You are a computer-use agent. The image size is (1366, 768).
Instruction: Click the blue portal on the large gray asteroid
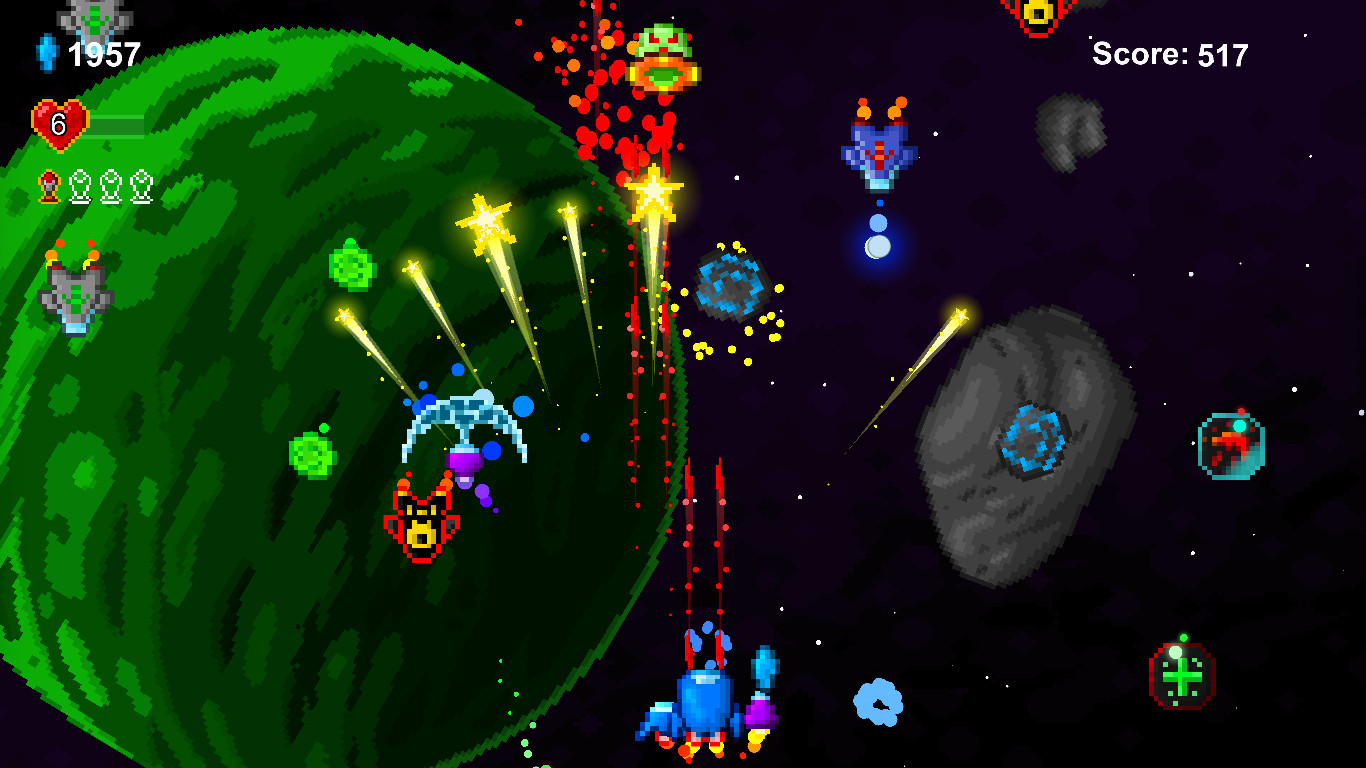pyautogui.click(x=1030, y=440)
